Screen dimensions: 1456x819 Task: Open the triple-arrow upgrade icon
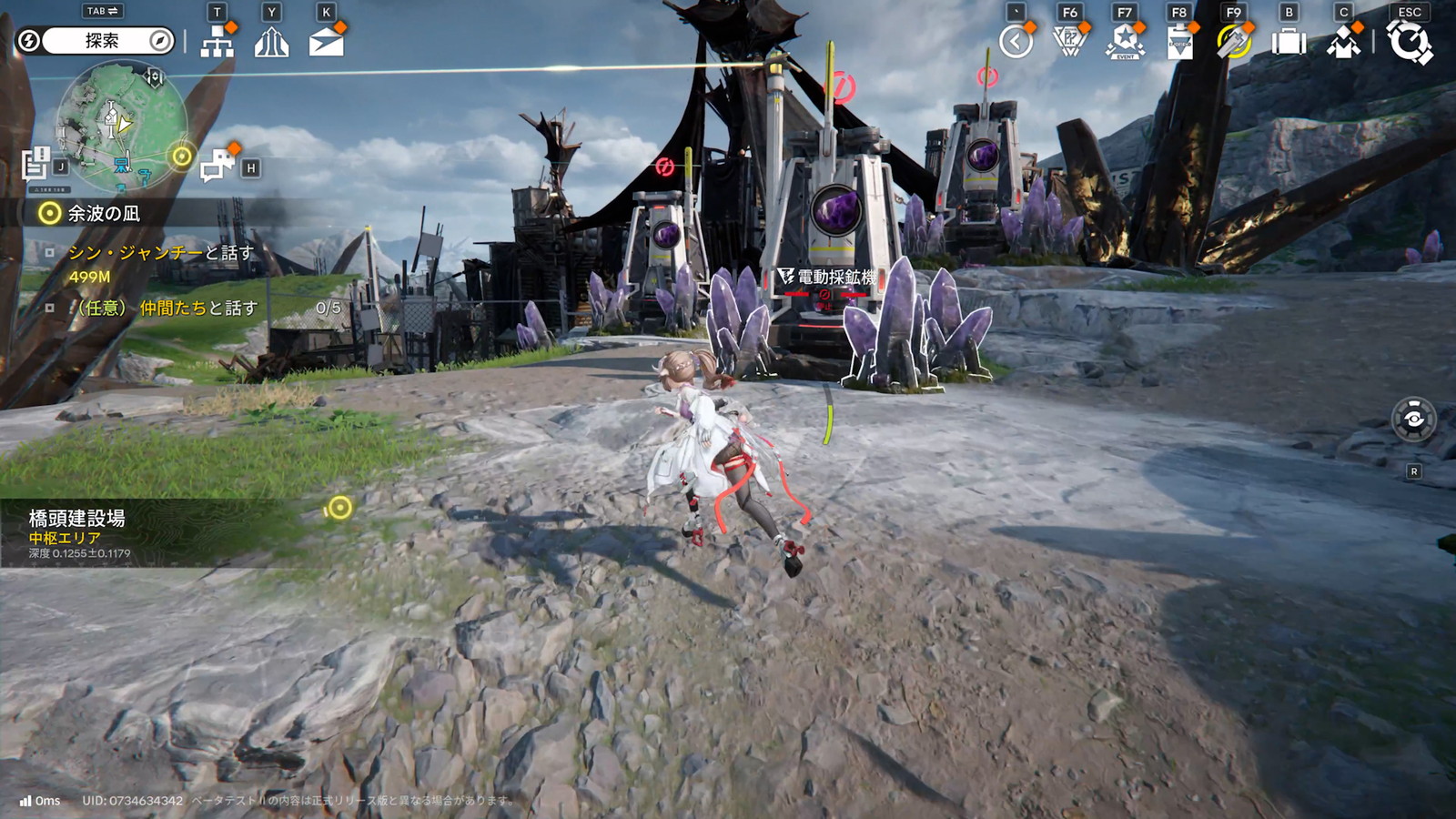(x=271, y=42)
